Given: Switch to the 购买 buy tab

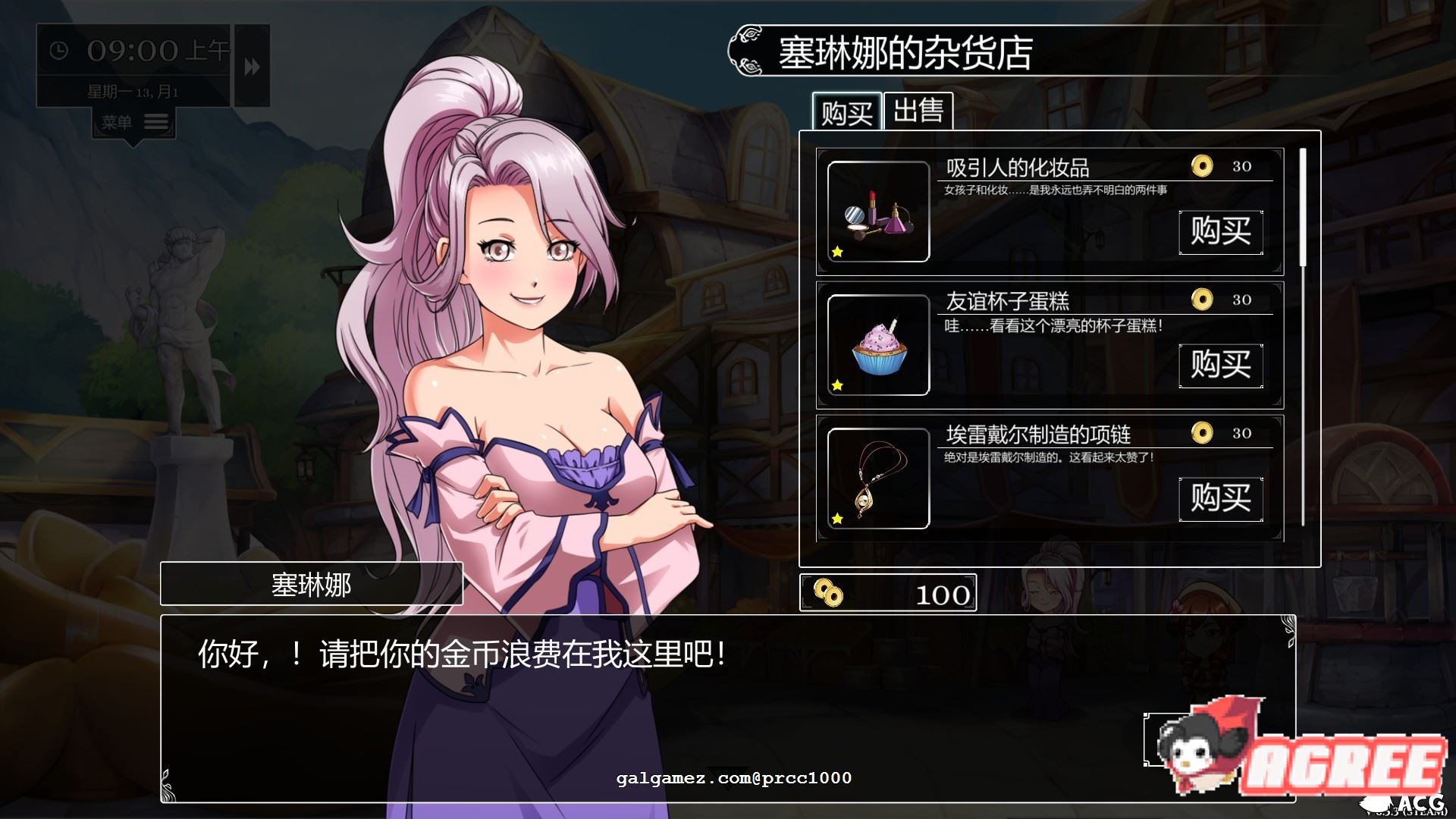Looking at the screenshot, I should [847, 111].
